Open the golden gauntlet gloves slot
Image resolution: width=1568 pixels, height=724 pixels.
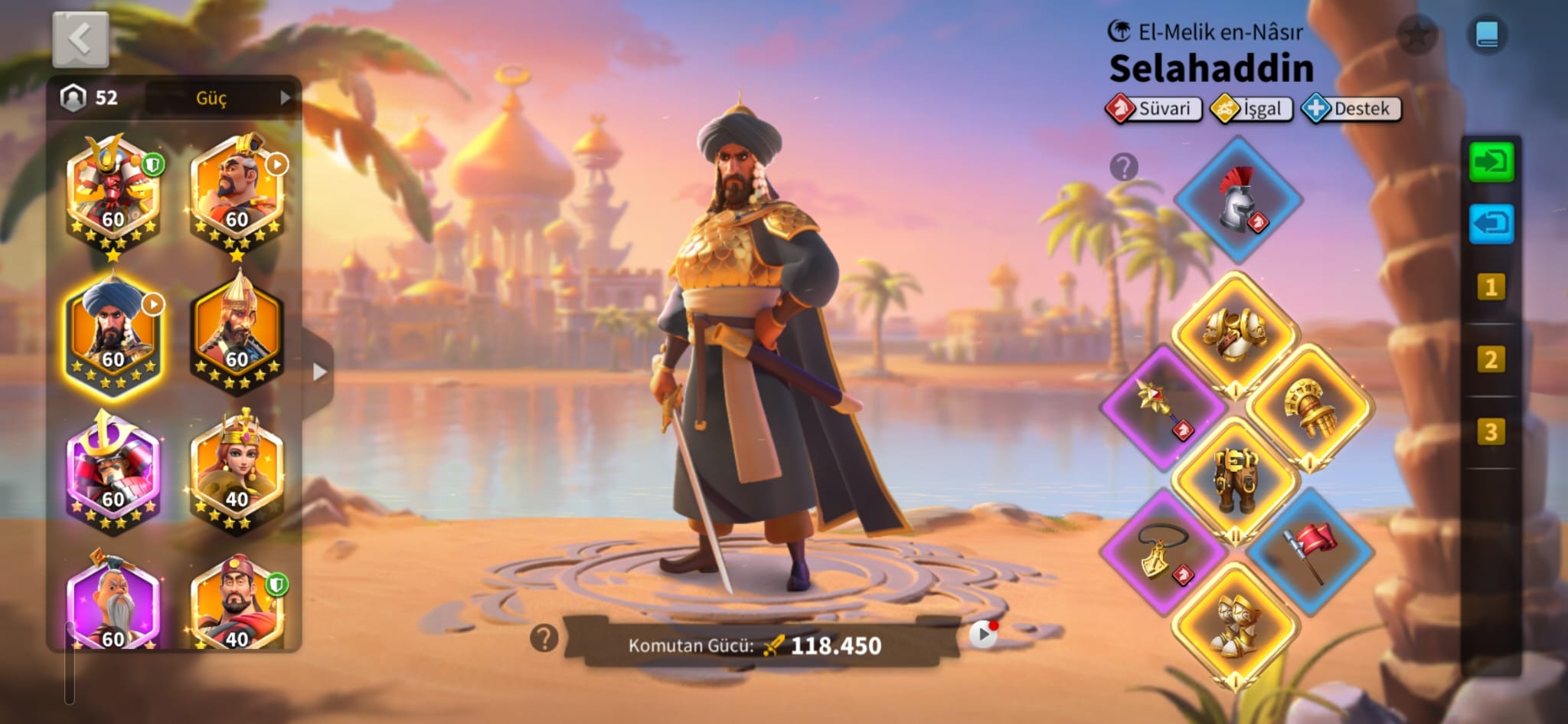[1309, 406]
